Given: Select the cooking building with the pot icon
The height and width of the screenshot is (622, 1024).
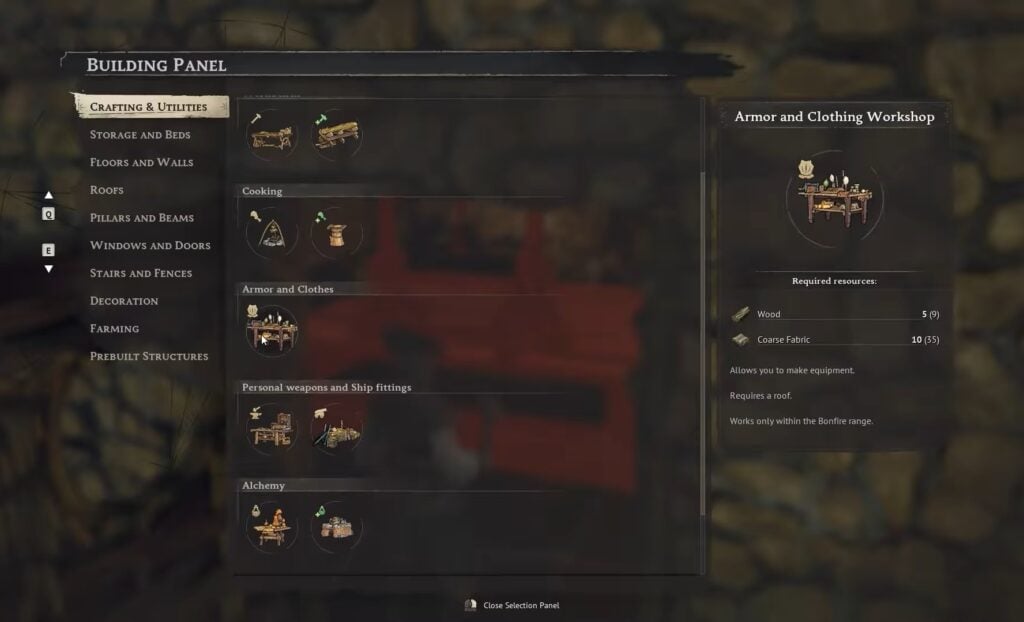Looking at the screenshot, I should [x=336, y=233].
